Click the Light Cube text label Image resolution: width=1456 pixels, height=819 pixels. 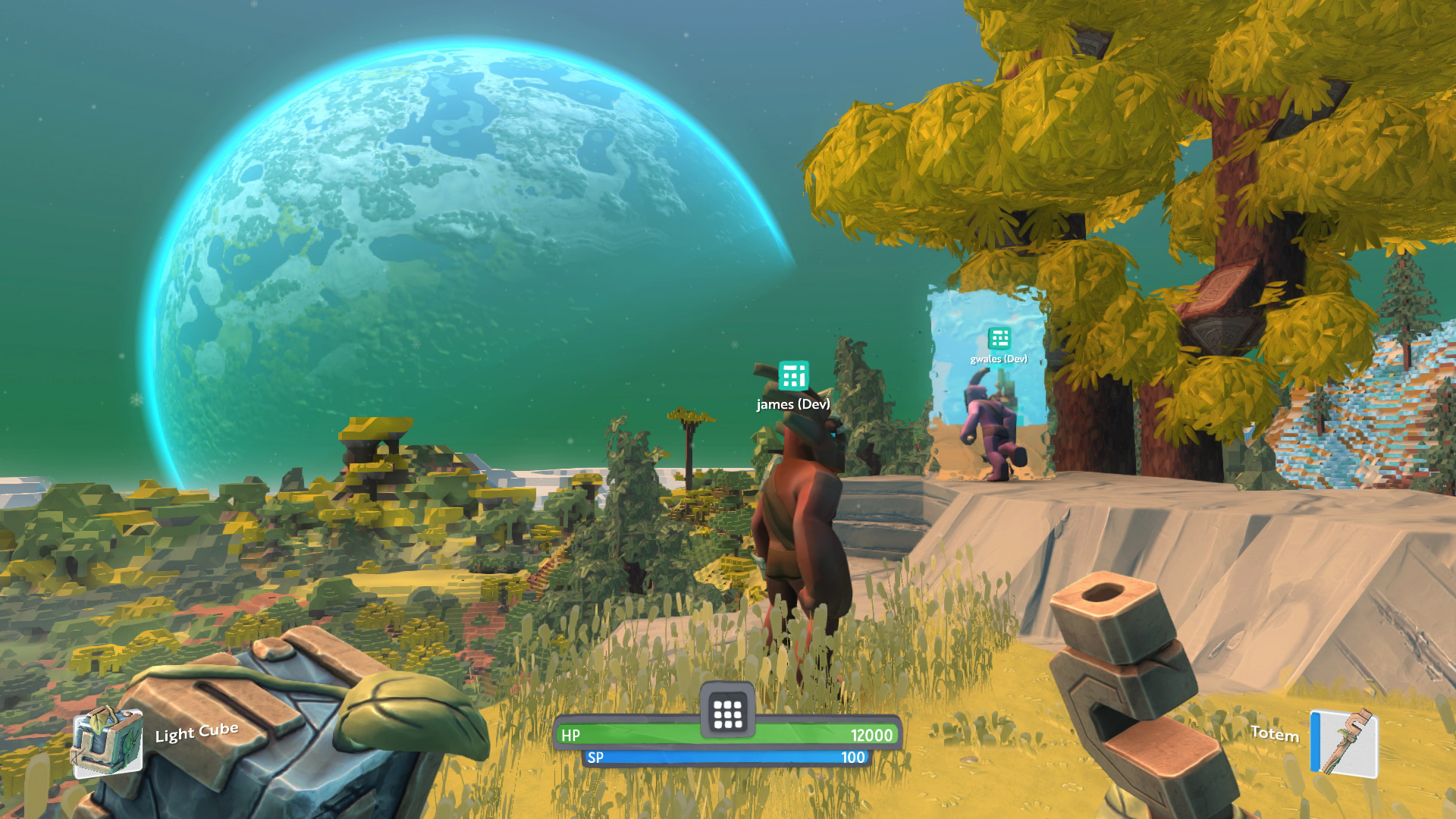pyautogui.click(x=195, y=733)
